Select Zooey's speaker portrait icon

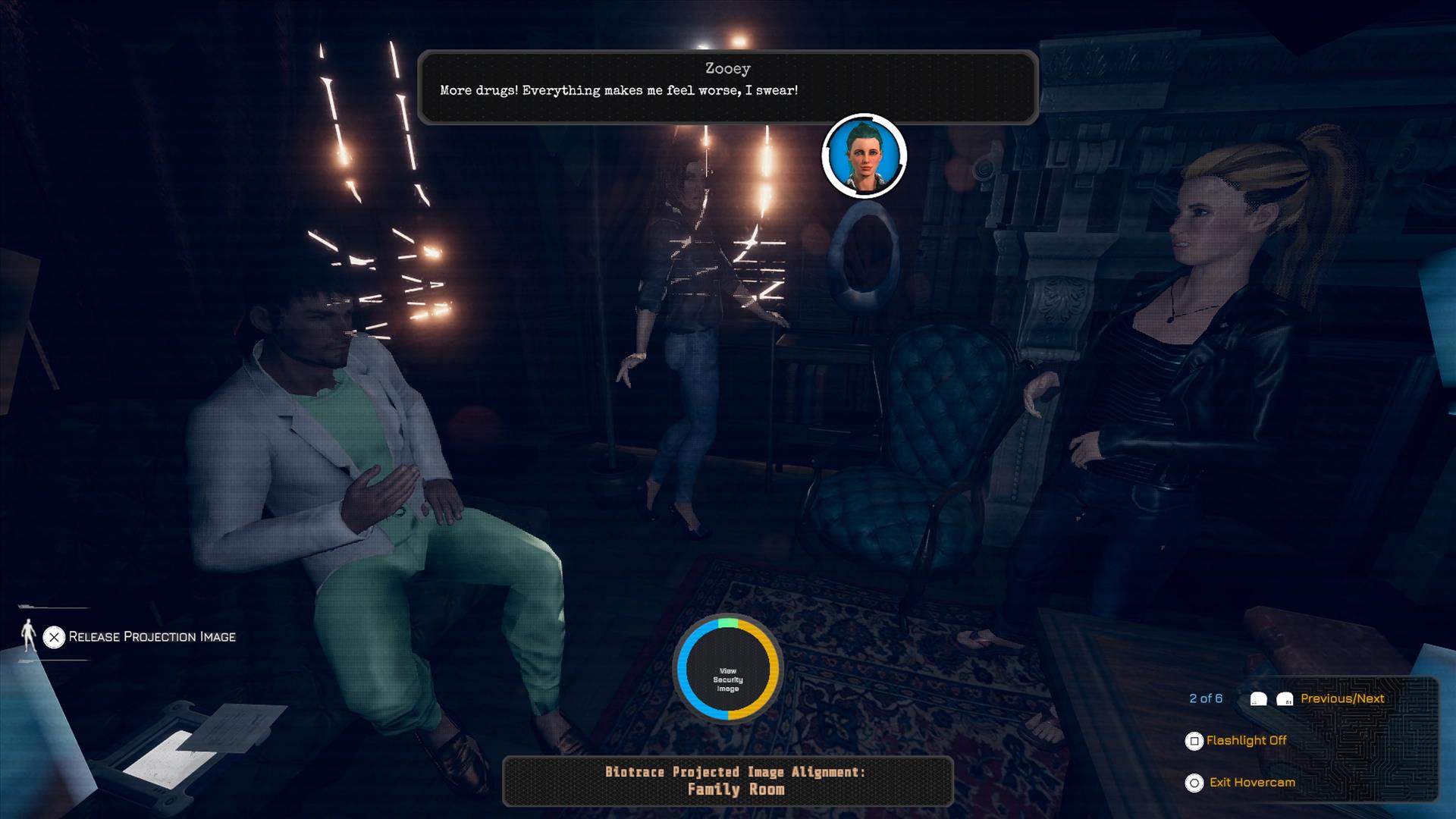point(864,156)
